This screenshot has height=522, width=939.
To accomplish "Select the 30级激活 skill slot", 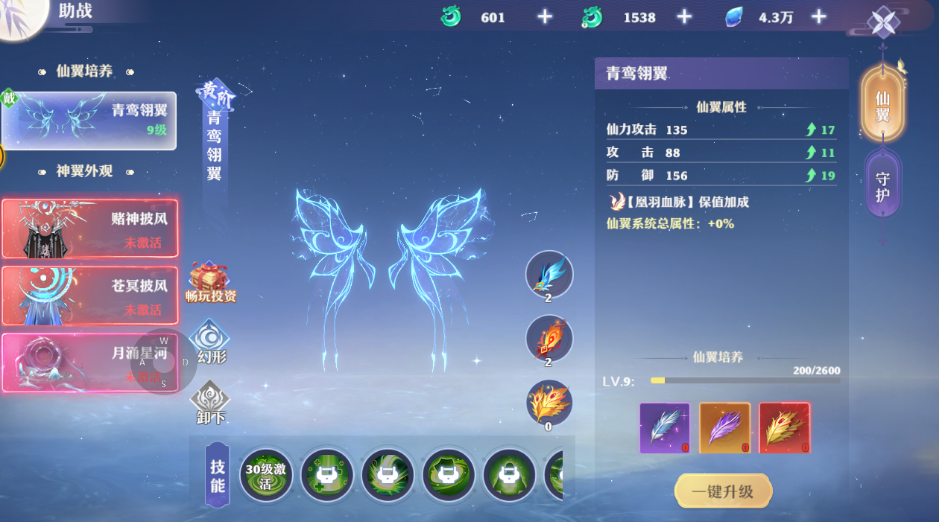I will [x=266, y=474].
